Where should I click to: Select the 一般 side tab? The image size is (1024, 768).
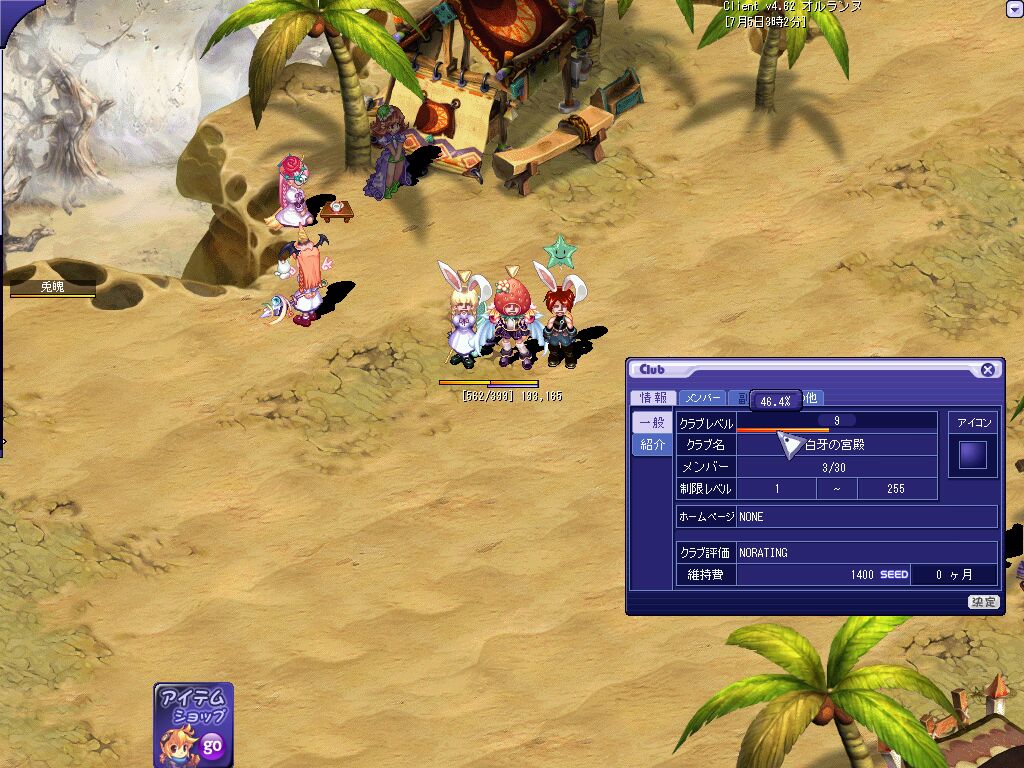tap(652, 423)
